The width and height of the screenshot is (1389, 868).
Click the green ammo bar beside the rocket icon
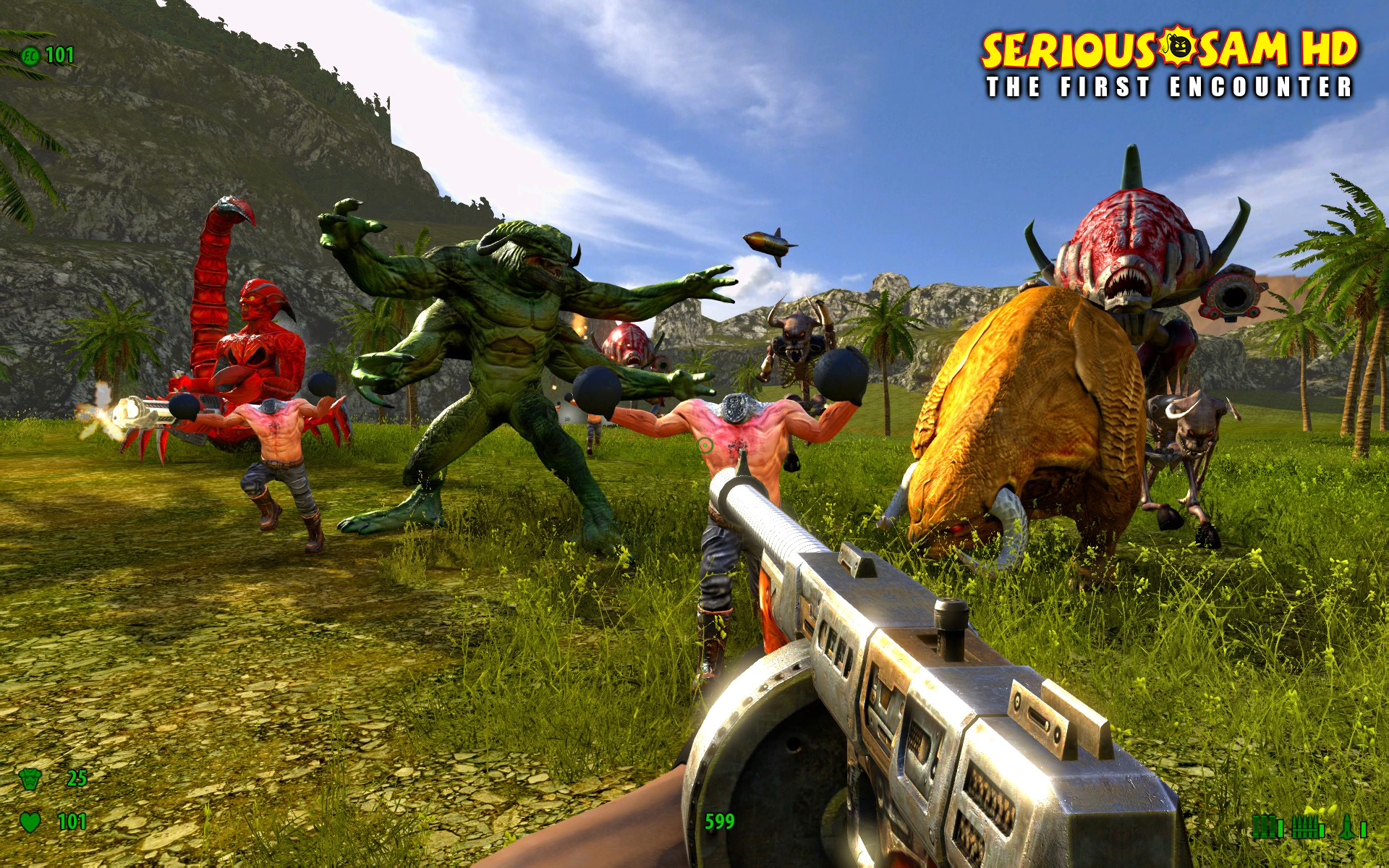click(x=1363, y=830)
